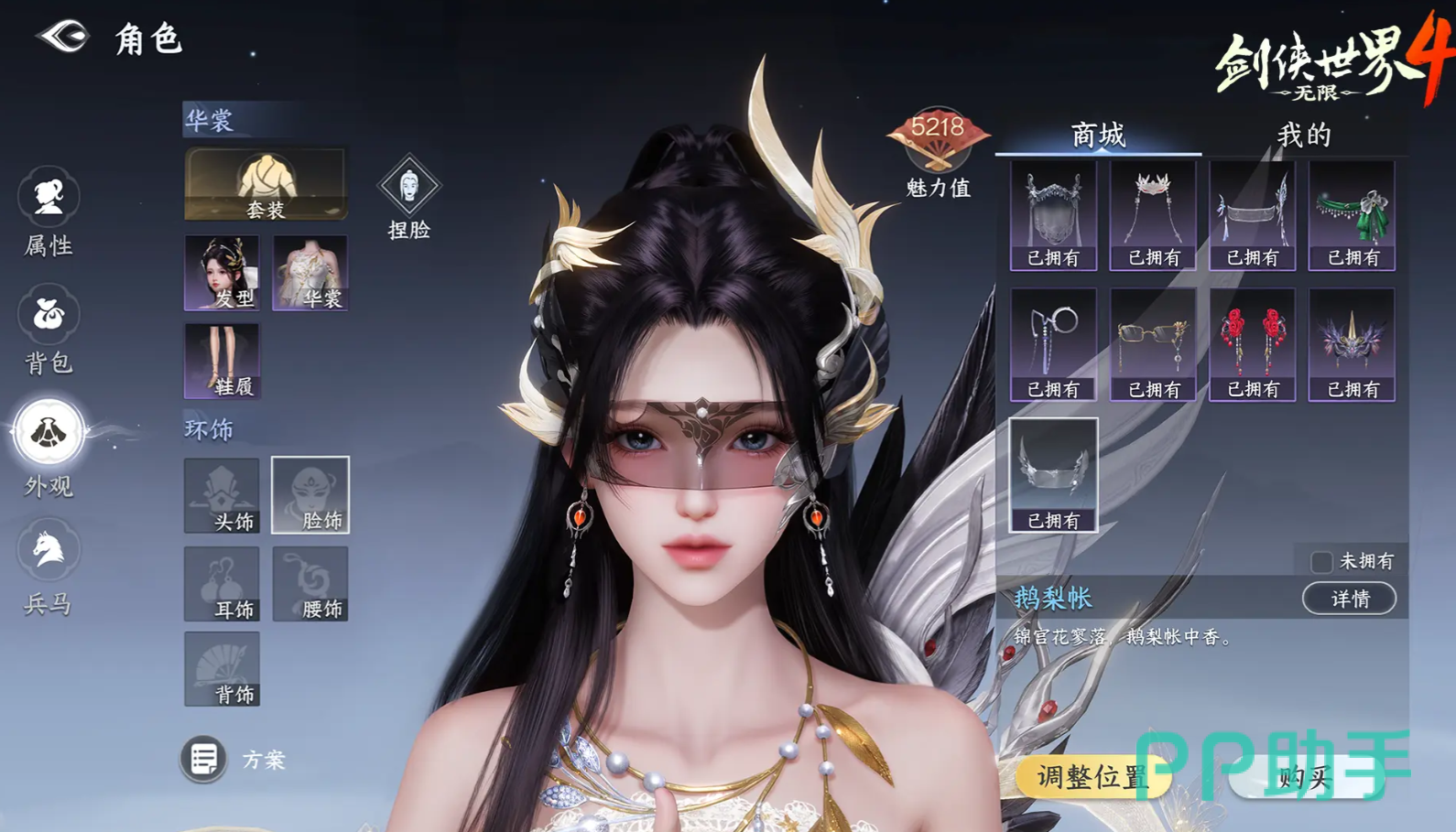Switch to the 我的 tab
The image size is (1456, 832).
tap(1304, 135)
